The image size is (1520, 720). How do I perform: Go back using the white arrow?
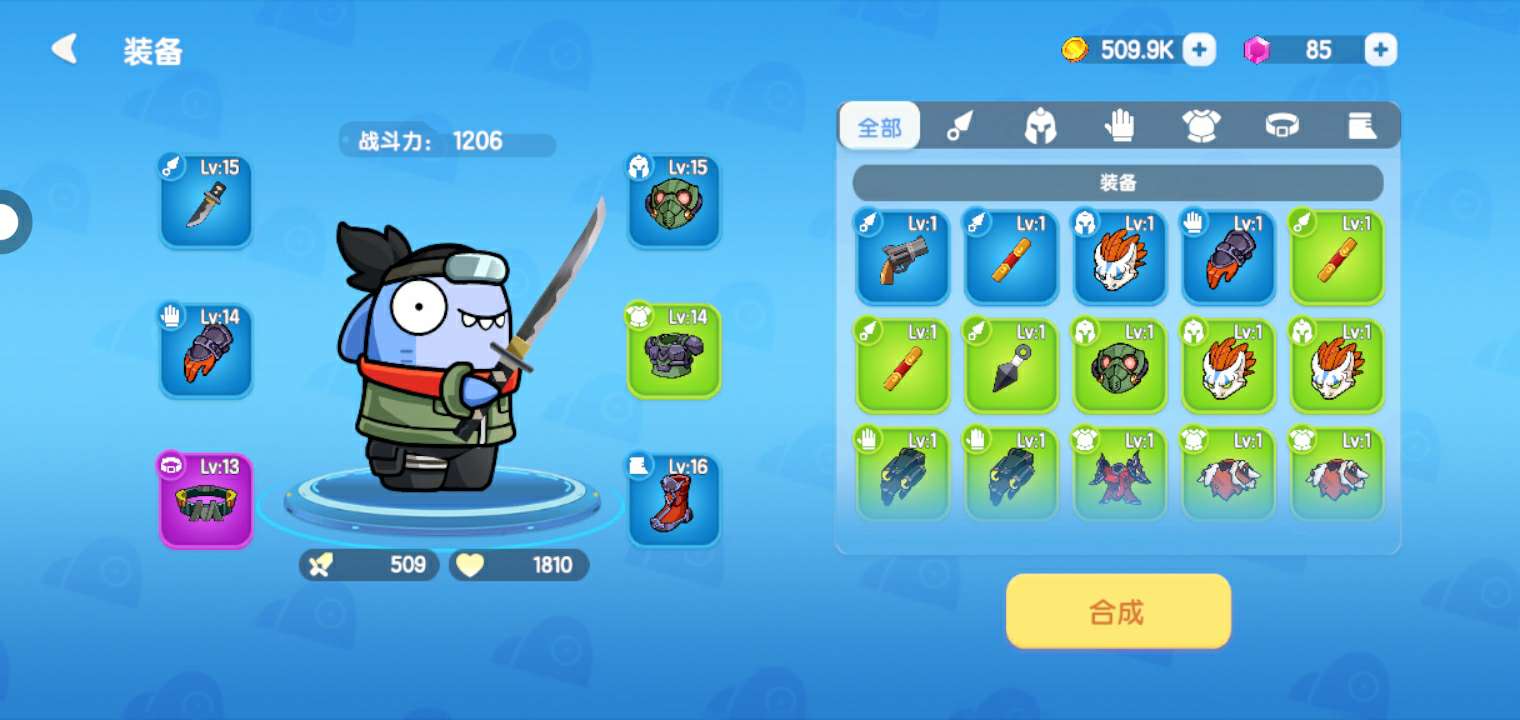(x=65, y=49)
